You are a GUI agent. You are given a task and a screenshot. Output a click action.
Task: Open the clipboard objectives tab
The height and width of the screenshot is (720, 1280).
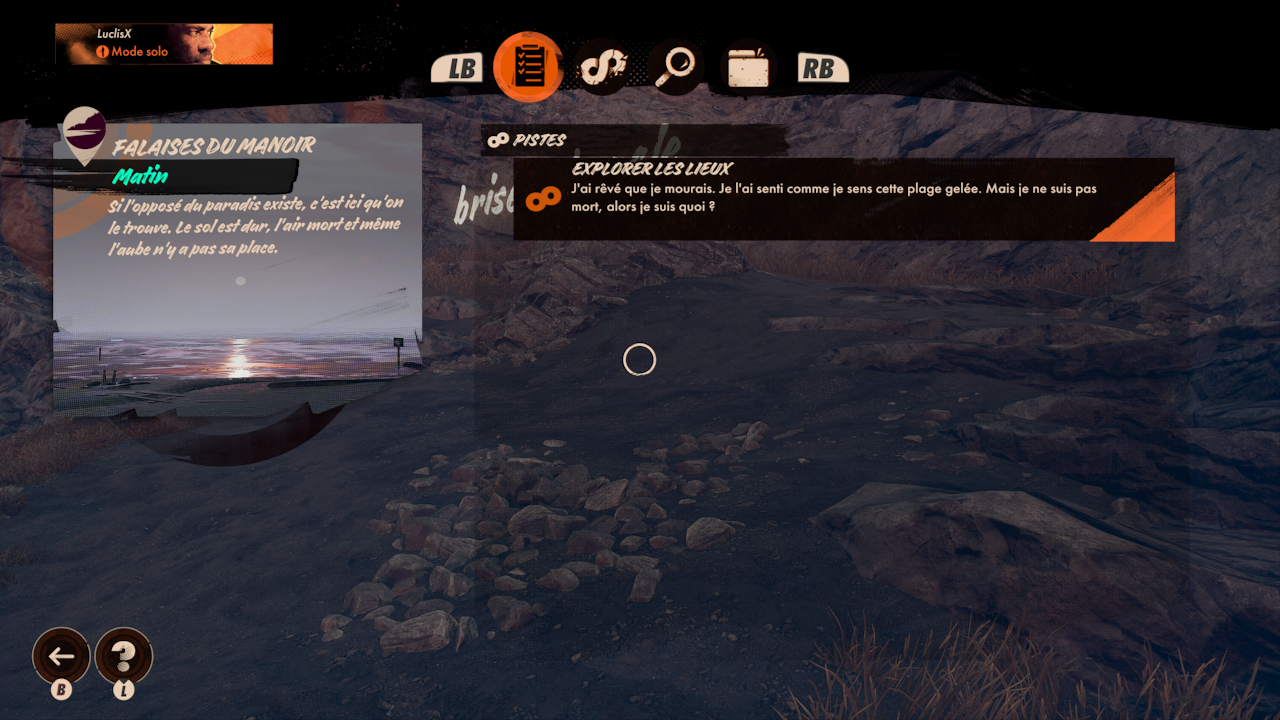528,67
